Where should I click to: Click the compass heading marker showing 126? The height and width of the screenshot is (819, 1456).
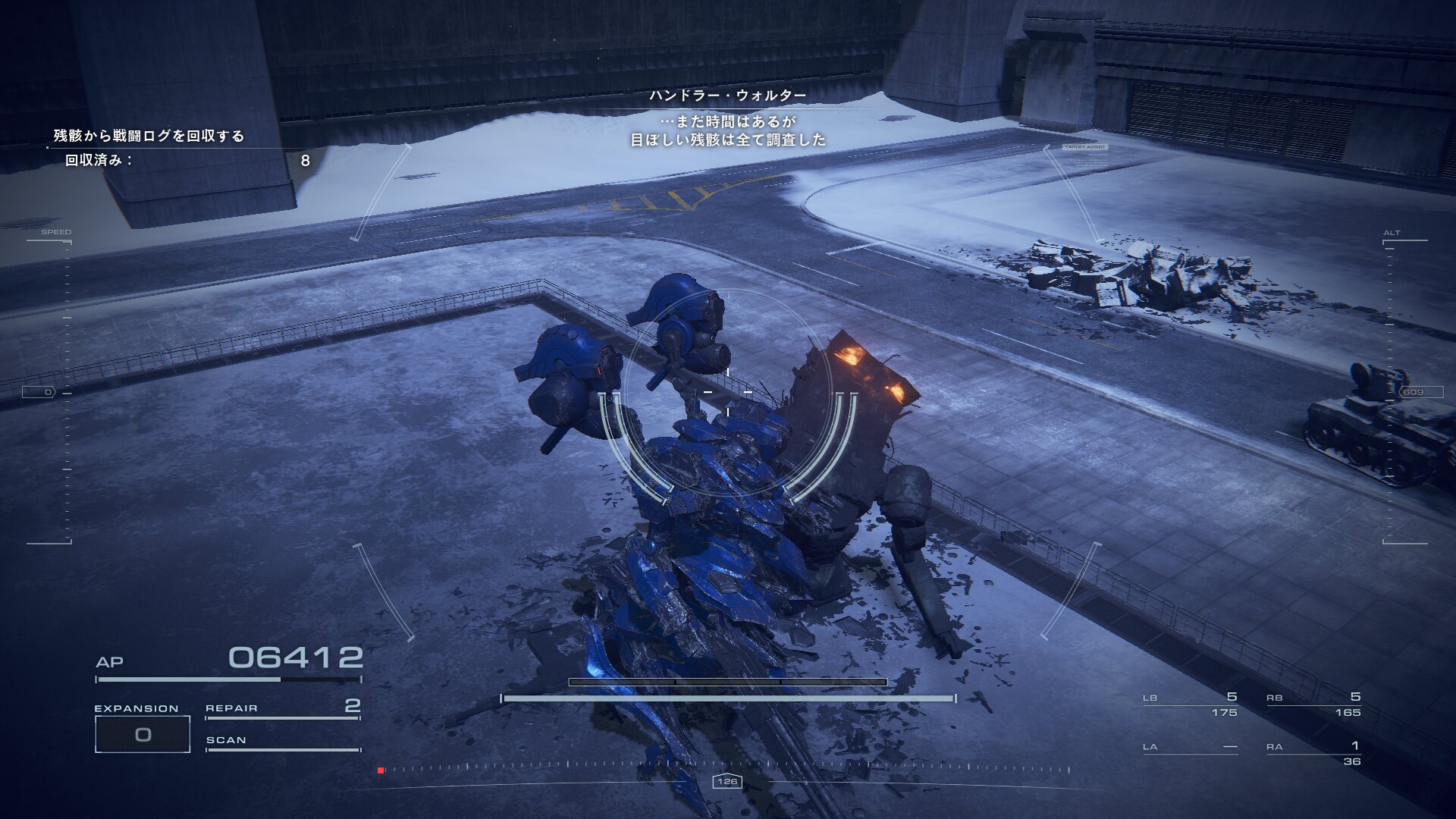[727, 781]
